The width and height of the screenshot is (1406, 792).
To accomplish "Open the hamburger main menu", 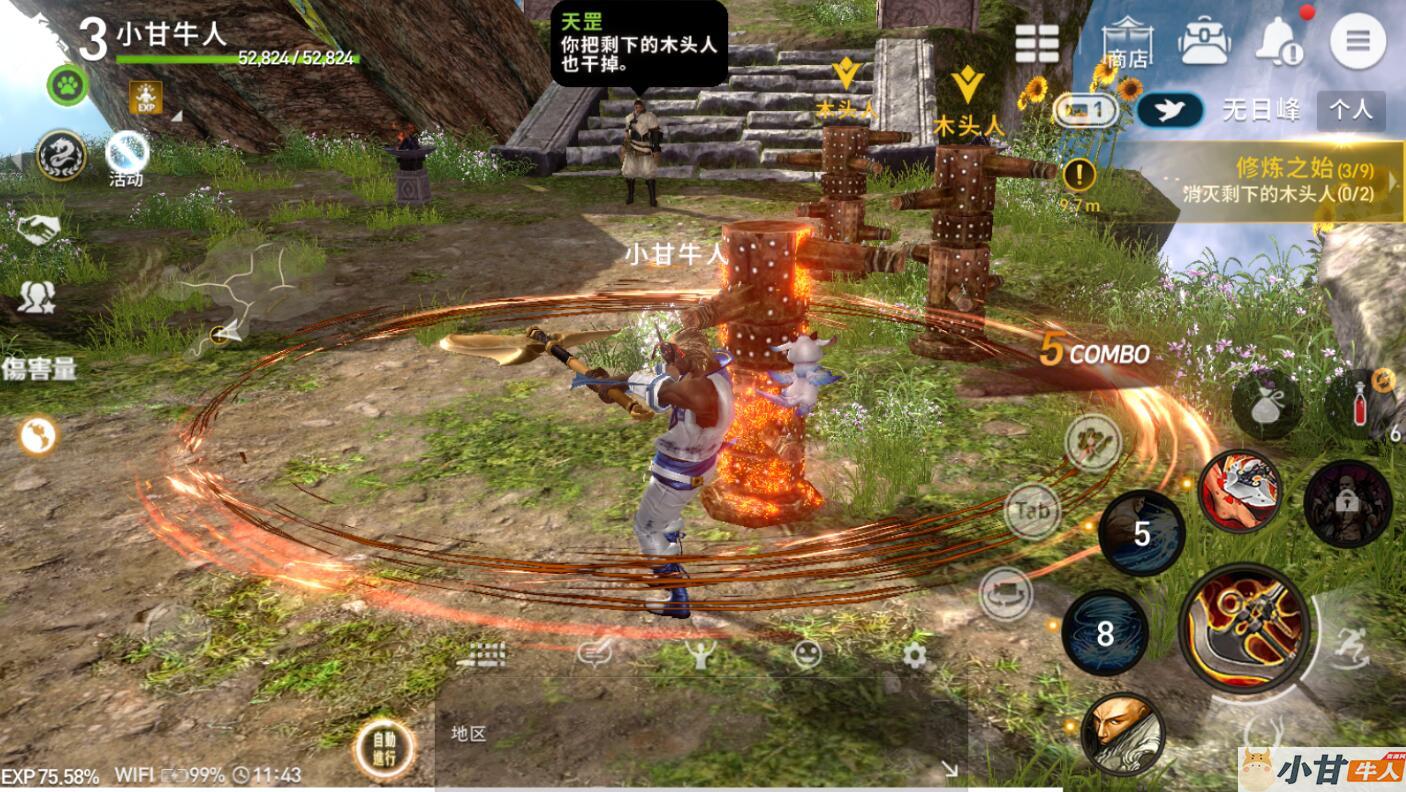I will (x=1357, y=41).
